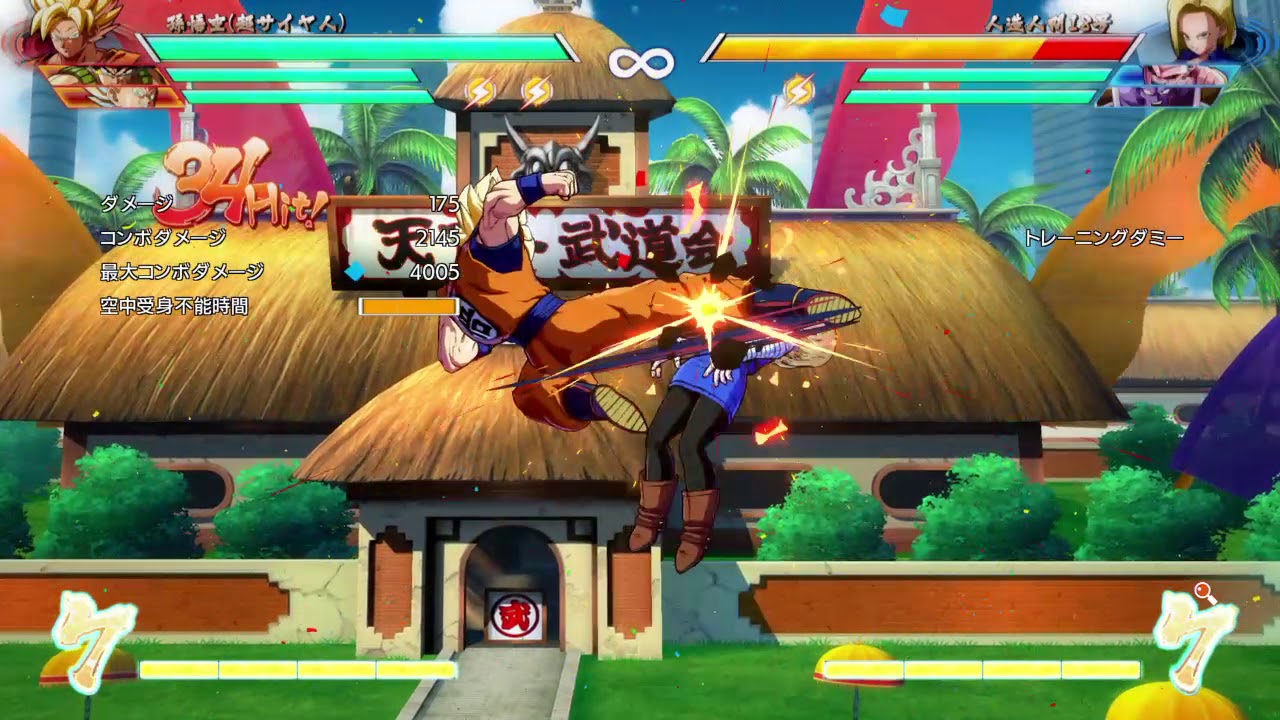1280x720 pixels.
Task: Click the orange 空中受身不能時間 gauge bar
Action: click(x=408, y=308)
